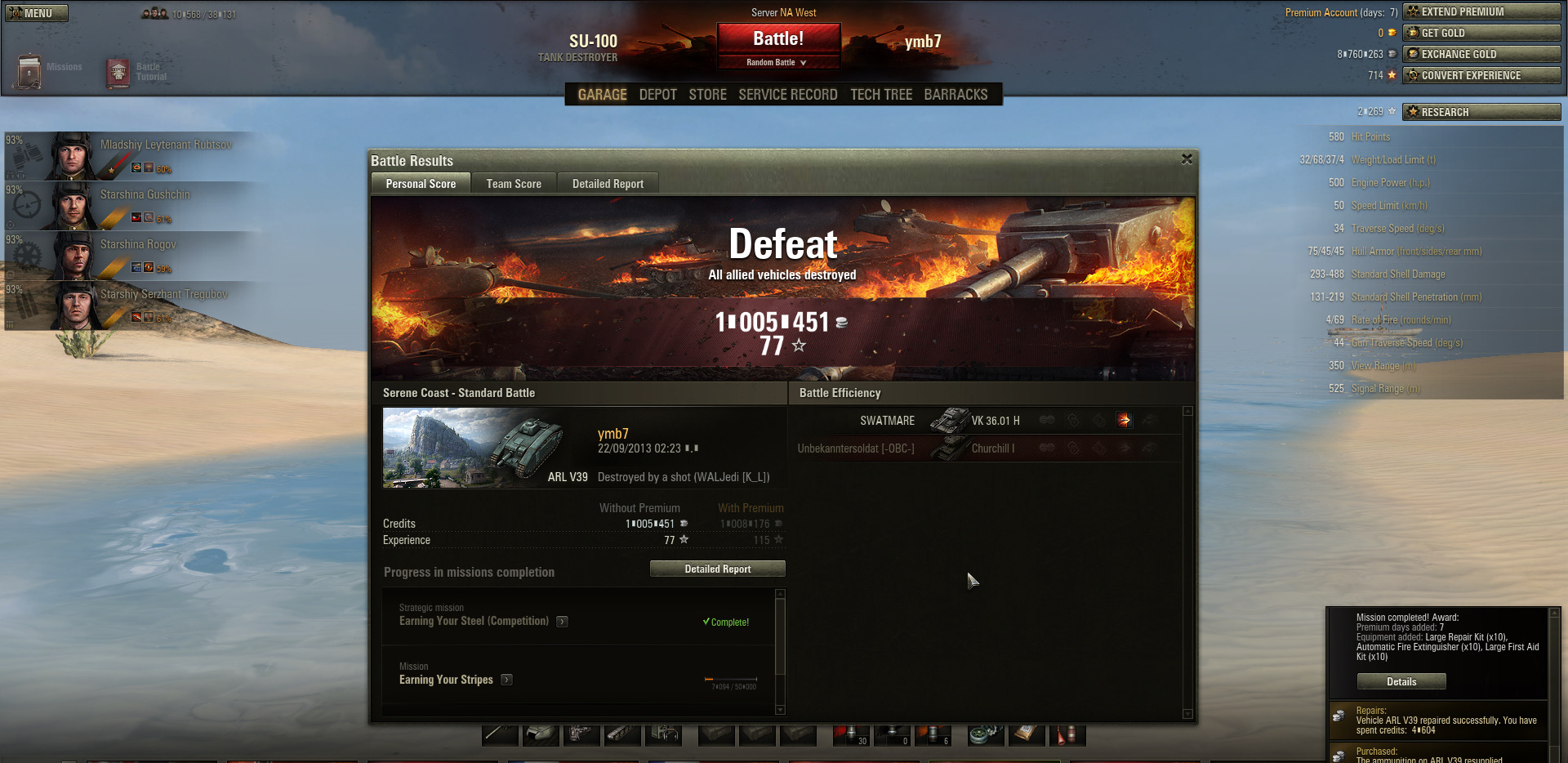
Task: Switch to the Team Score tab
Action: [x=513, y=183]
